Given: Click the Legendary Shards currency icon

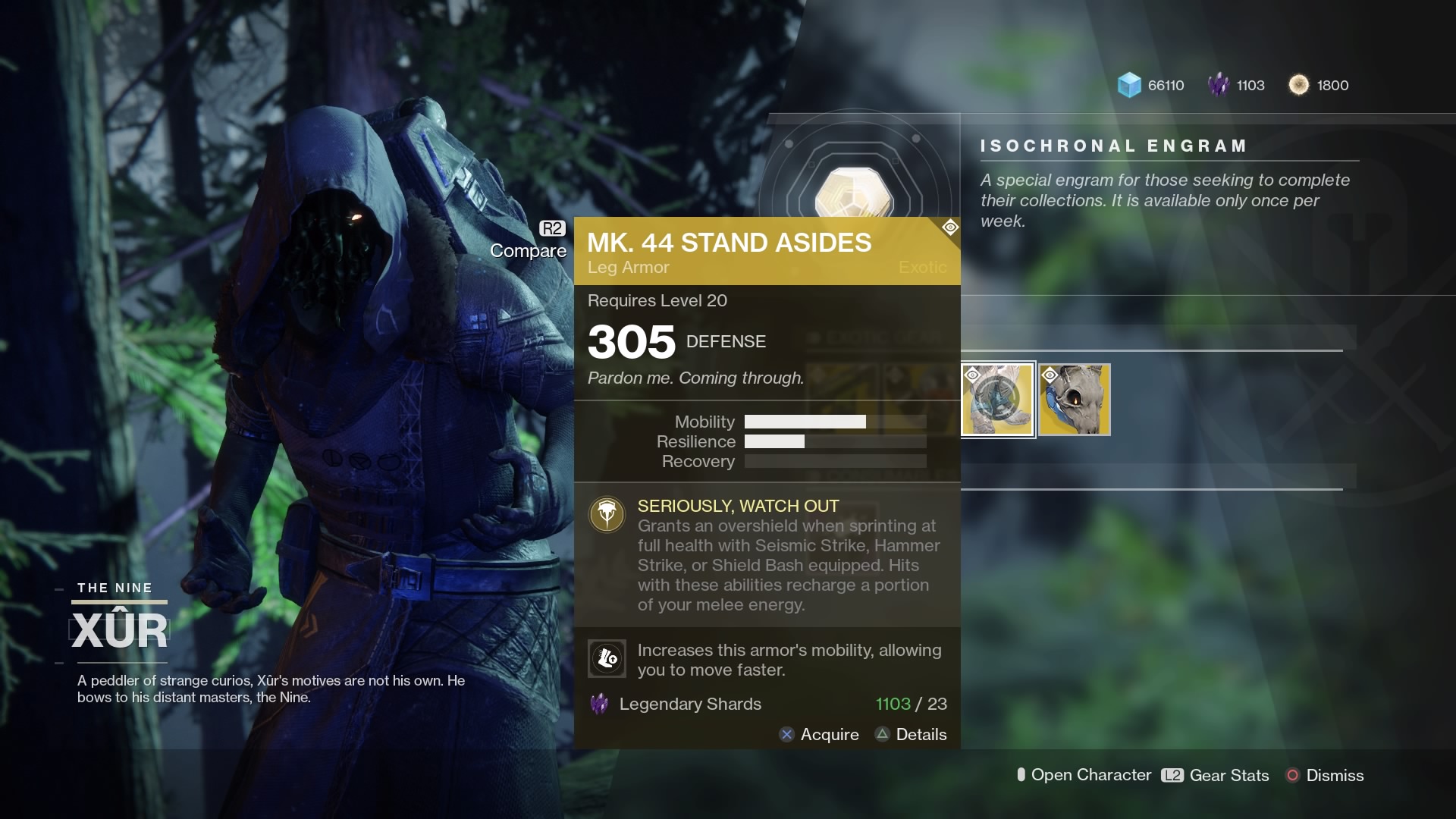Looking at the screenshot, I should point(1219,85).
